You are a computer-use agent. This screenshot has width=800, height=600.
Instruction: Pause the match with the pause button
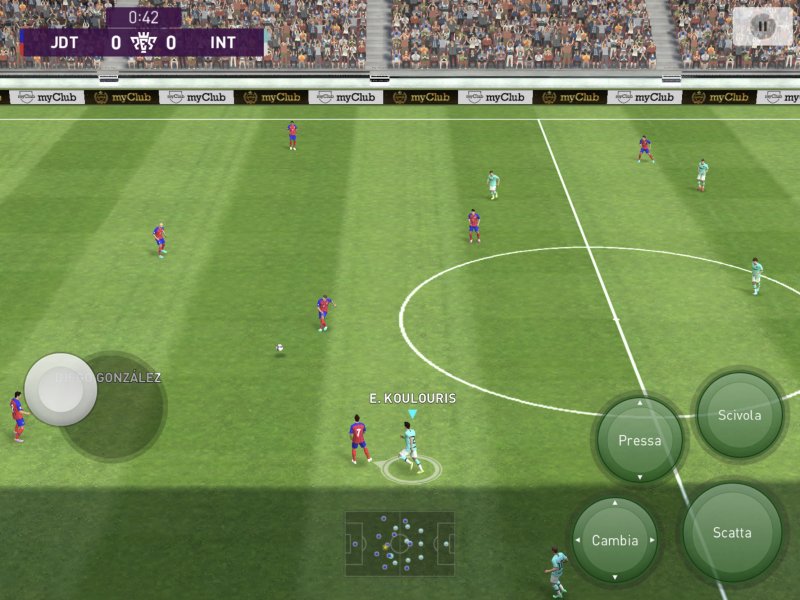click(763, 27)
